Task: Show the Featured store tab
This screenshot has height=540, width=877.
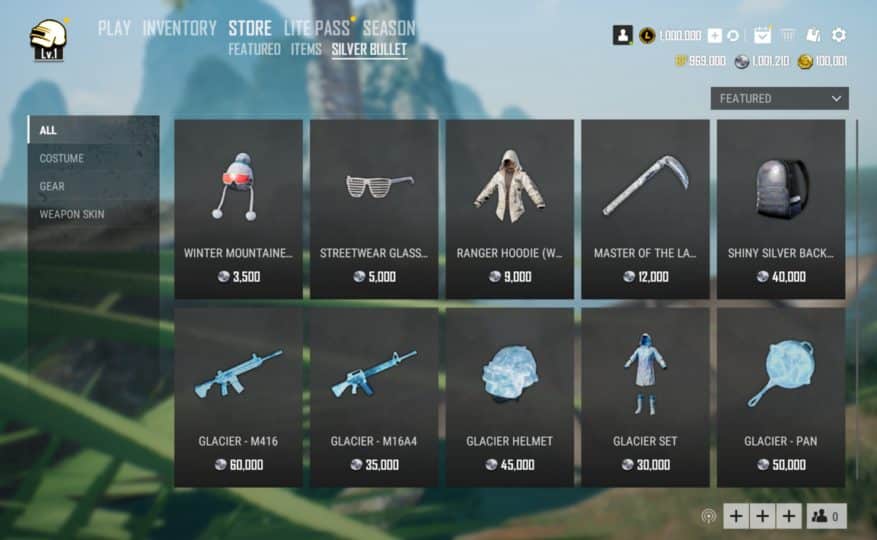Action: [x=254, y=49]
